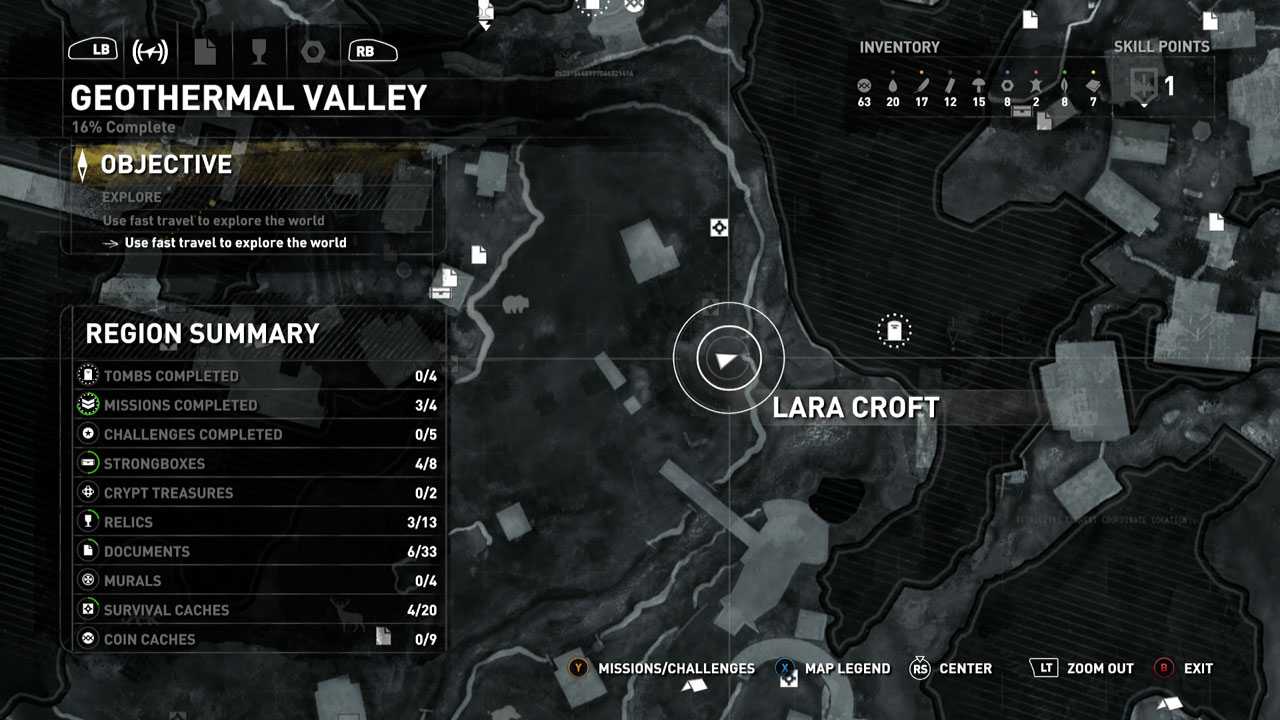This screenshot has width=1280, height=720.
Task: Switch to the map tab
Action: click(x=150, y=51)
